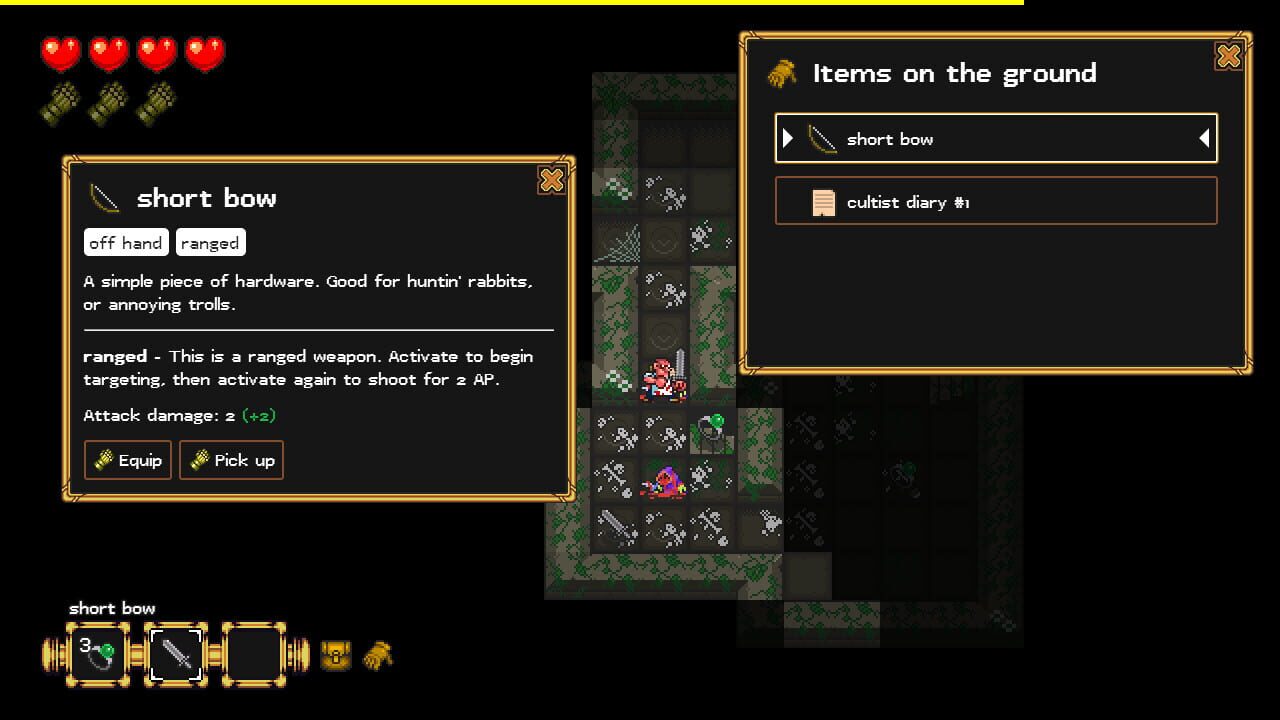Toggle the 'off hand' tag on short bow

[125, 242]
